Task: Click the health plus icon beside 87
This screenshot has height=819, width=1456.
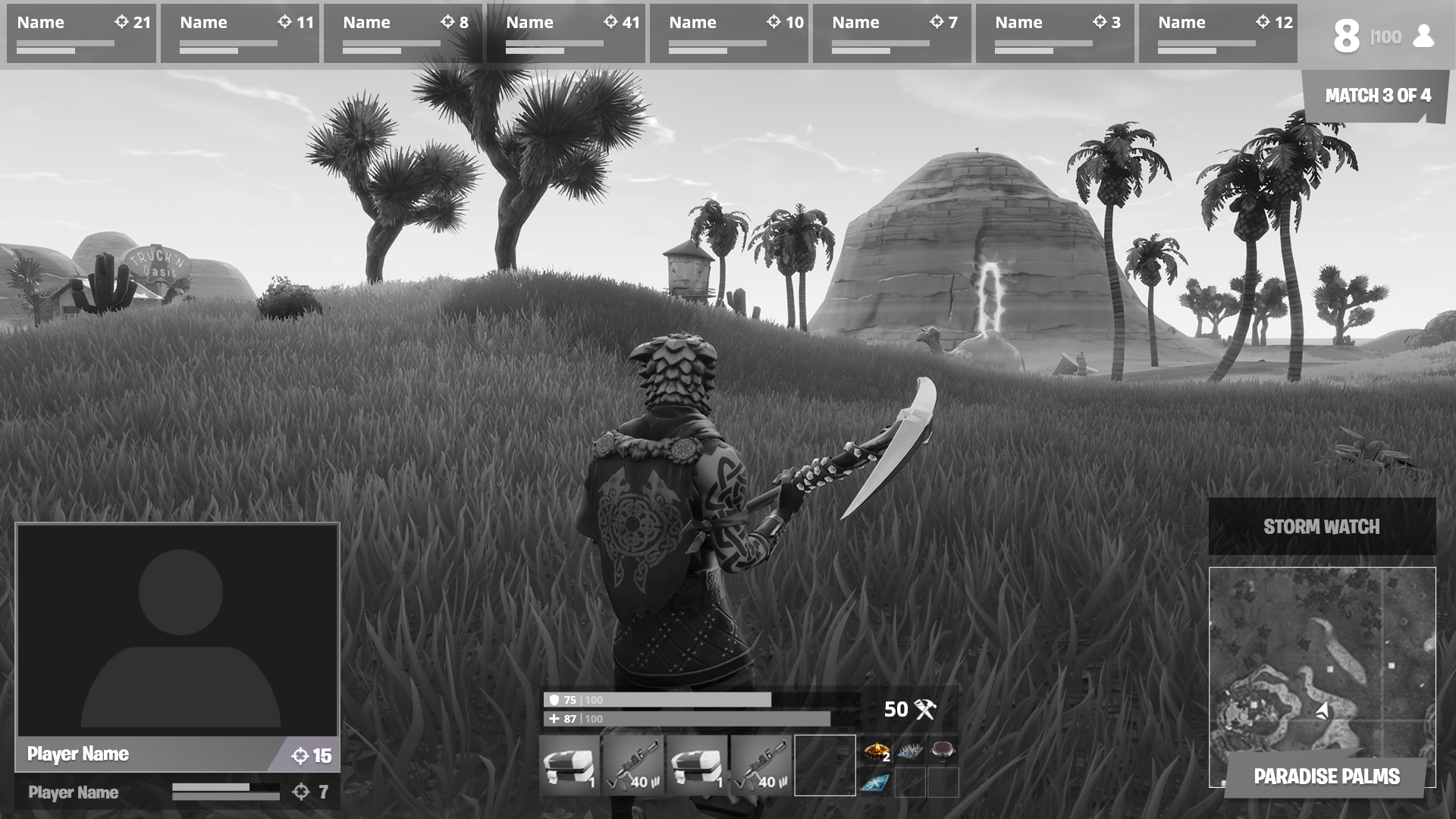Action: [553, 717]
